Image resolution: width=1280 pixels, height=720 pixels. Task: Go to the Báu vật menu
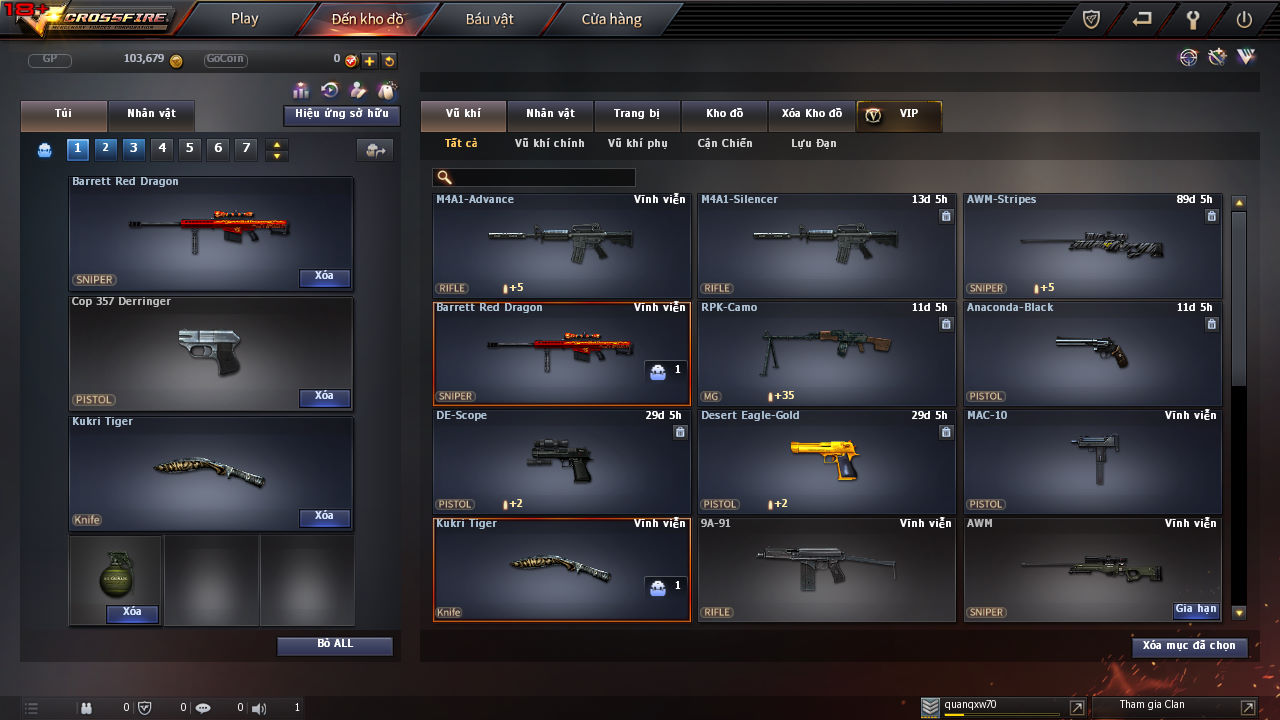pos(489,19)
